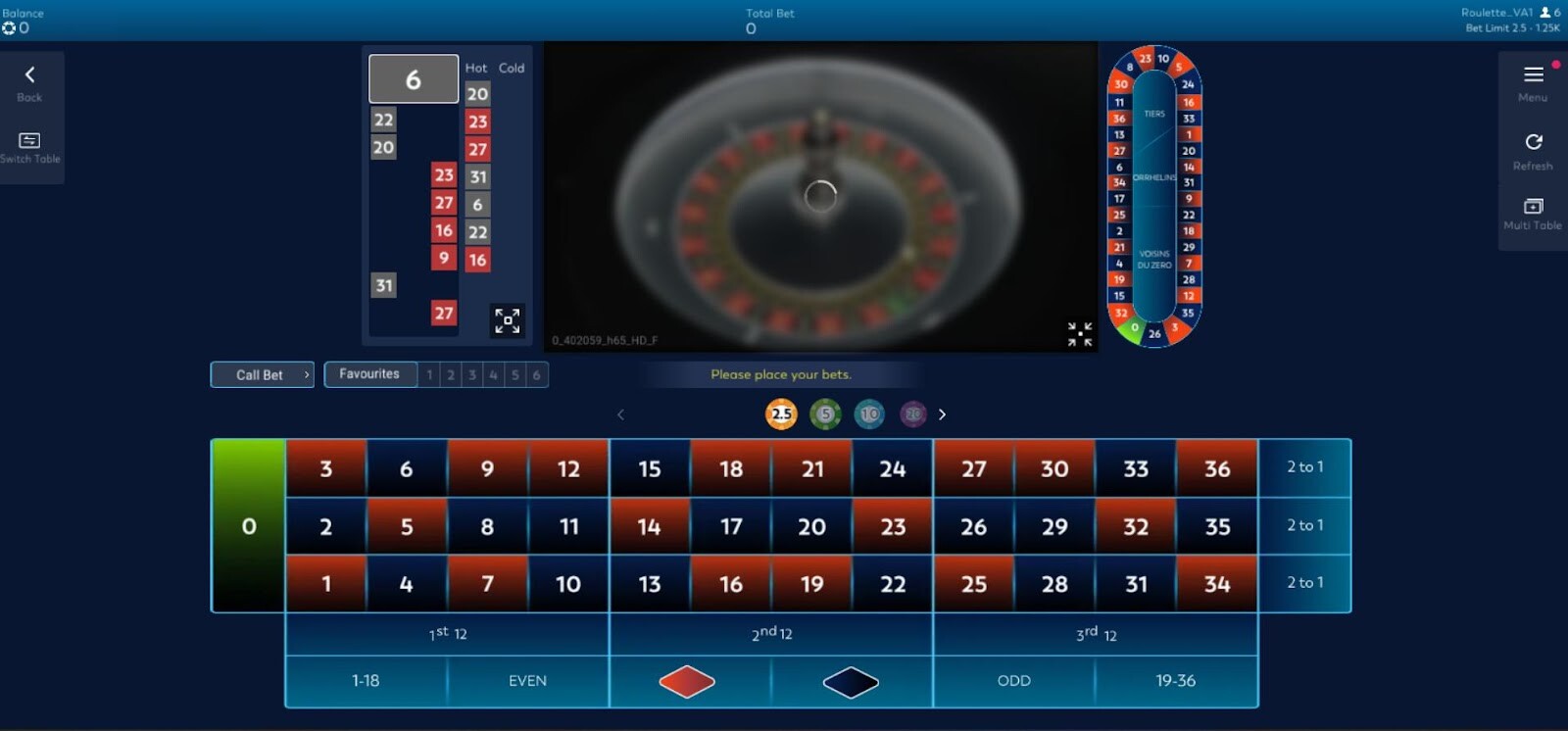Open the Favourites panel
Screen dimensions: 1568x731
(369, 373)
